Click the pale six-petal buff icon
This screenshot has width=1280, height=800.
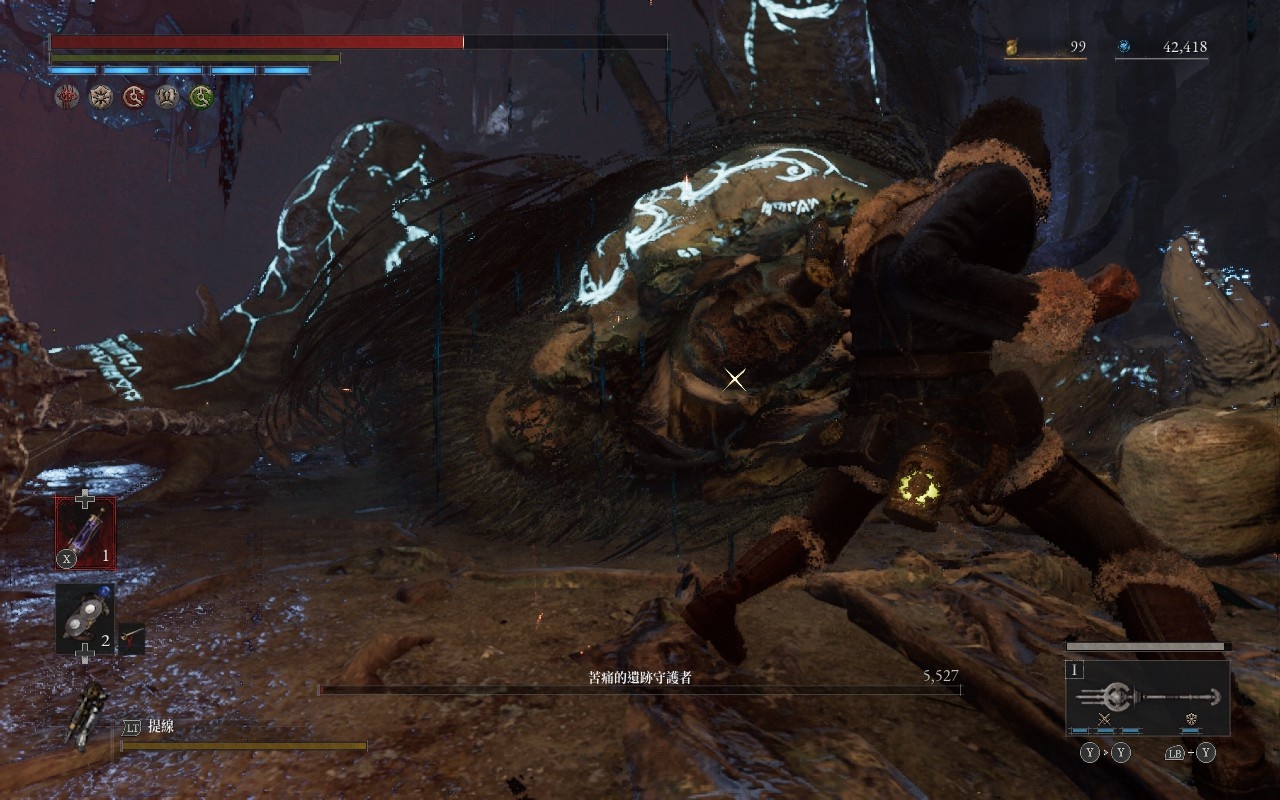100,97
